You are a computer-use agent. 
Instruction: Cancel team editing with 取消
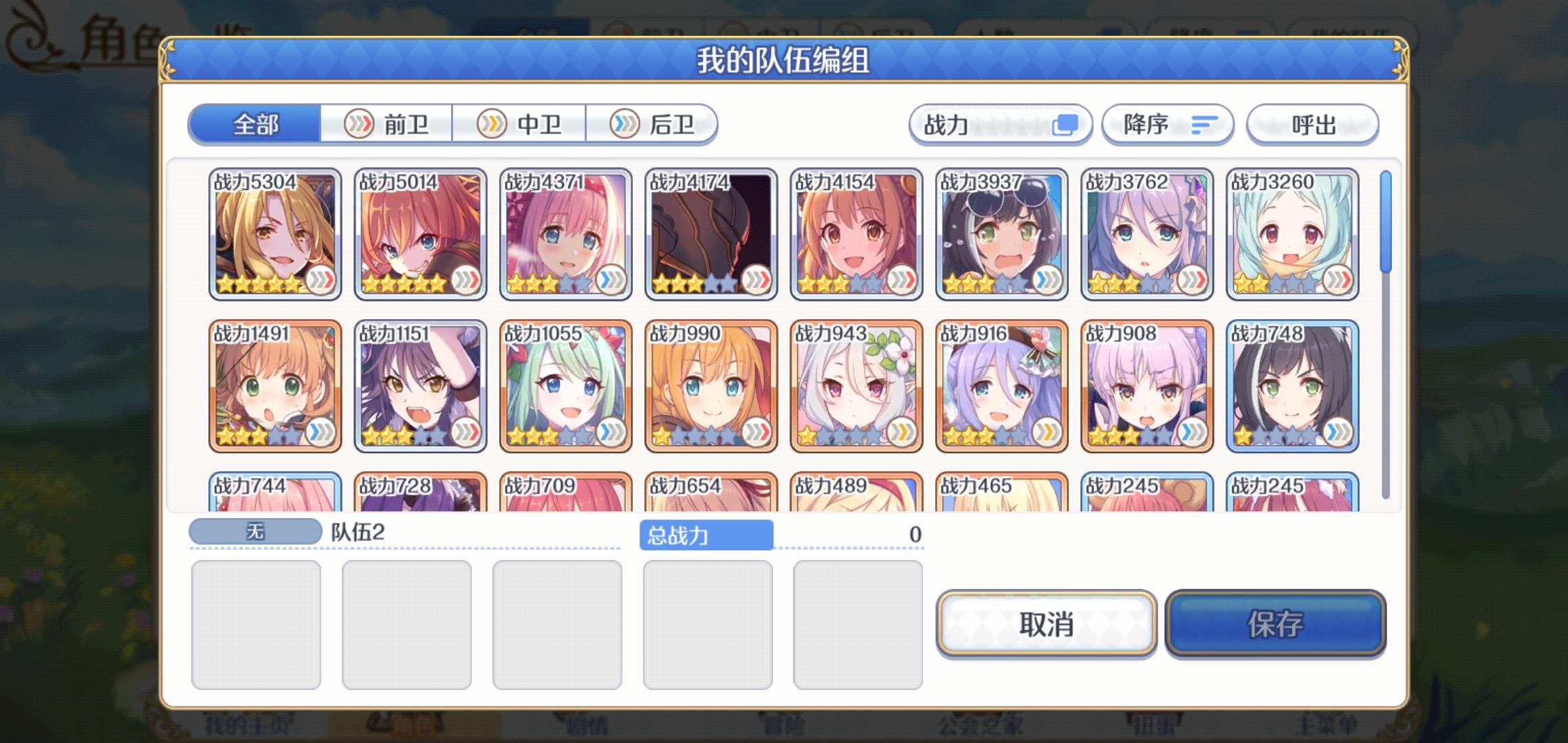click(x=1046, y=626)
